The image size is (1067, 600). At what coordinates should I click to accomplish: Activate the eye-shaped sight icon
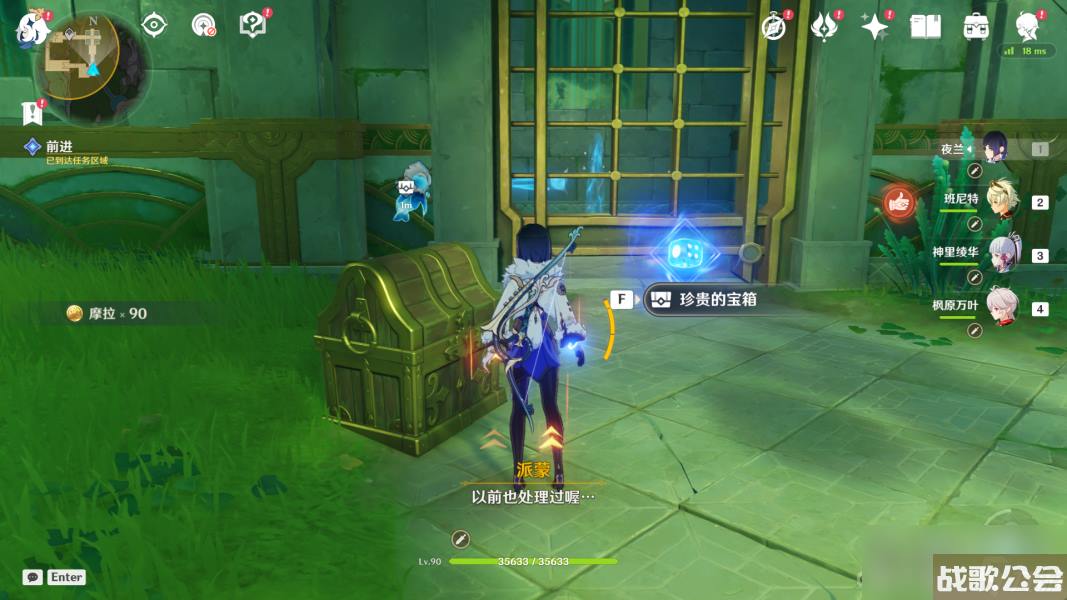154,25
